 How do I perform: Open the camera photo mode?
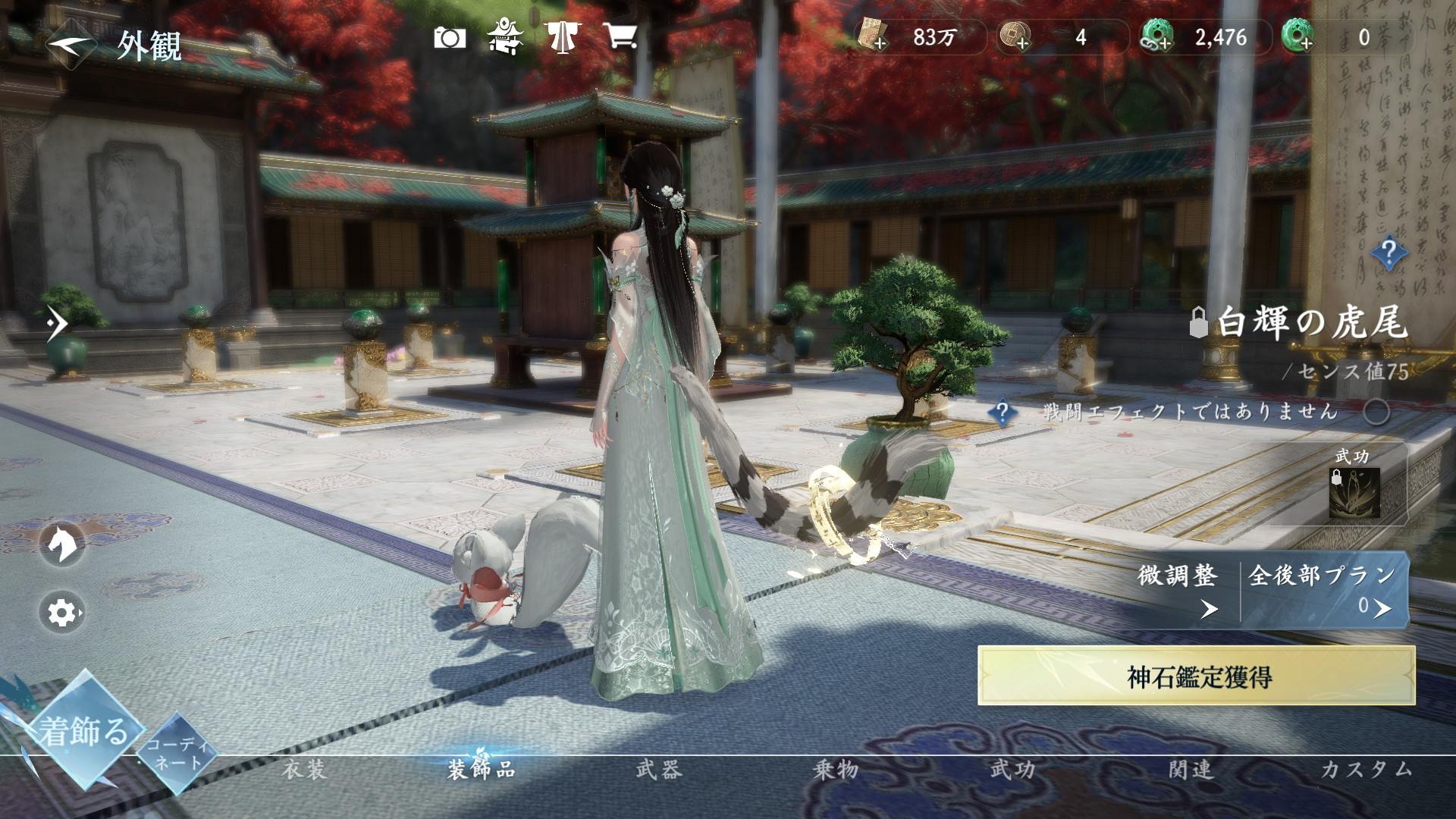coord(450,37)
